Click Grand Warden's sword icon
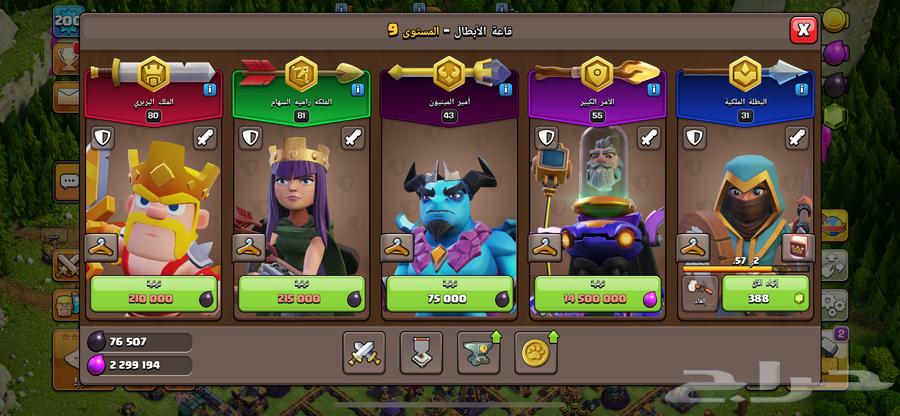 [x=649, y=138]
